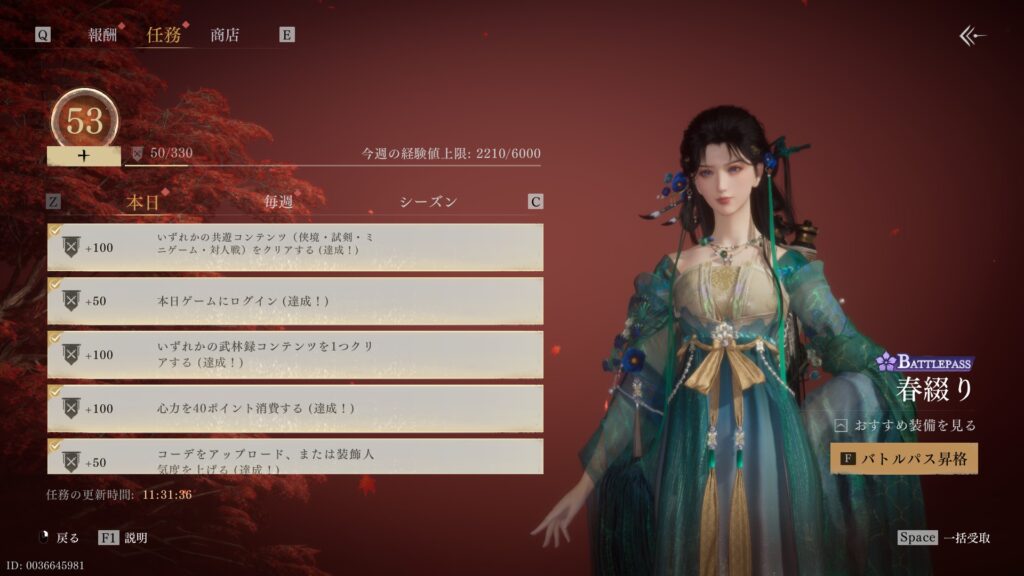Go back with the 戻る button
Screen dimensions: 1024x576
pyautogui.click(x=64, y=538)
